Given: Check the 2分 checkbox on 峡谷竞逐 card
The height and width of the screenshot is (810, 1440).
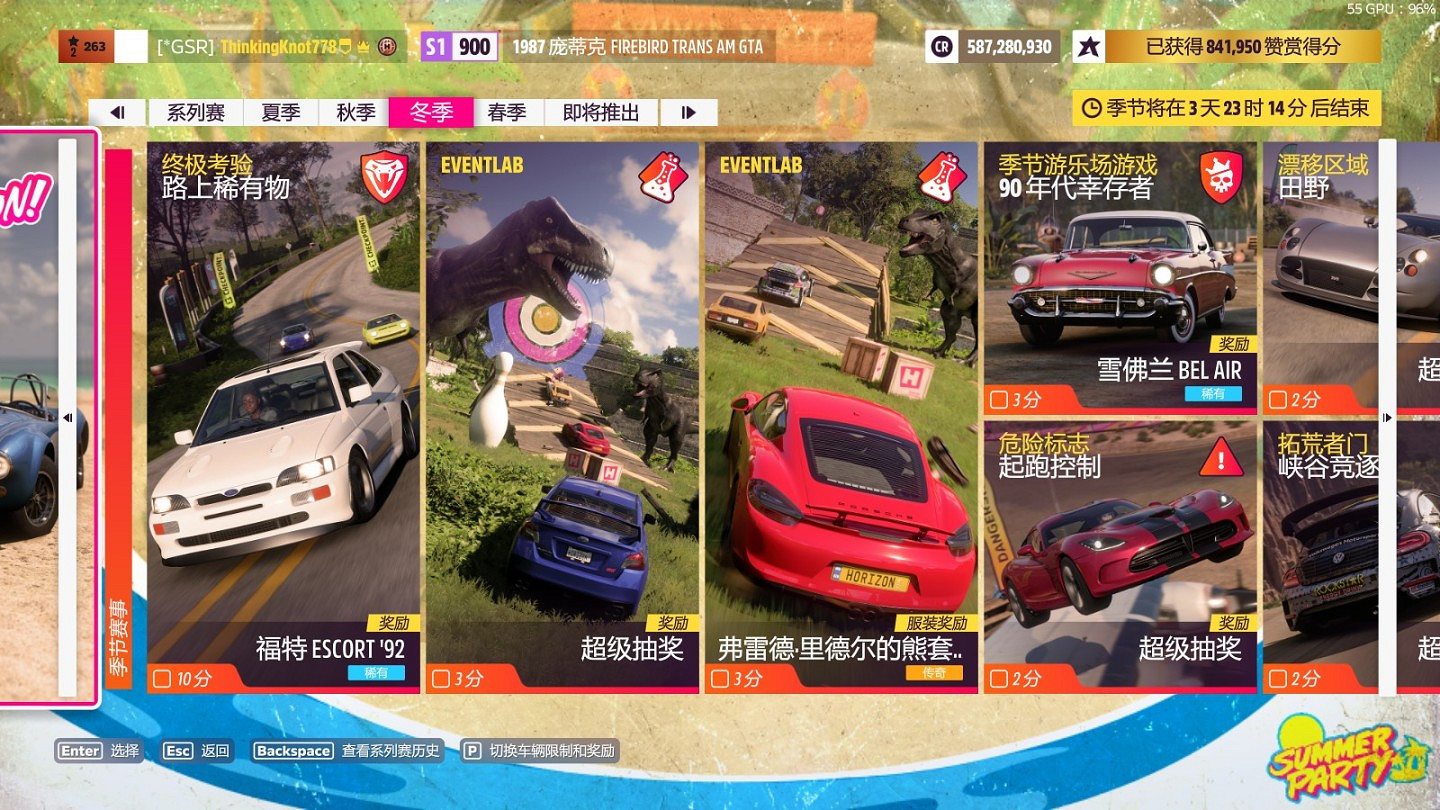Looking at the screenshot, I should (x=1277, y=677).
